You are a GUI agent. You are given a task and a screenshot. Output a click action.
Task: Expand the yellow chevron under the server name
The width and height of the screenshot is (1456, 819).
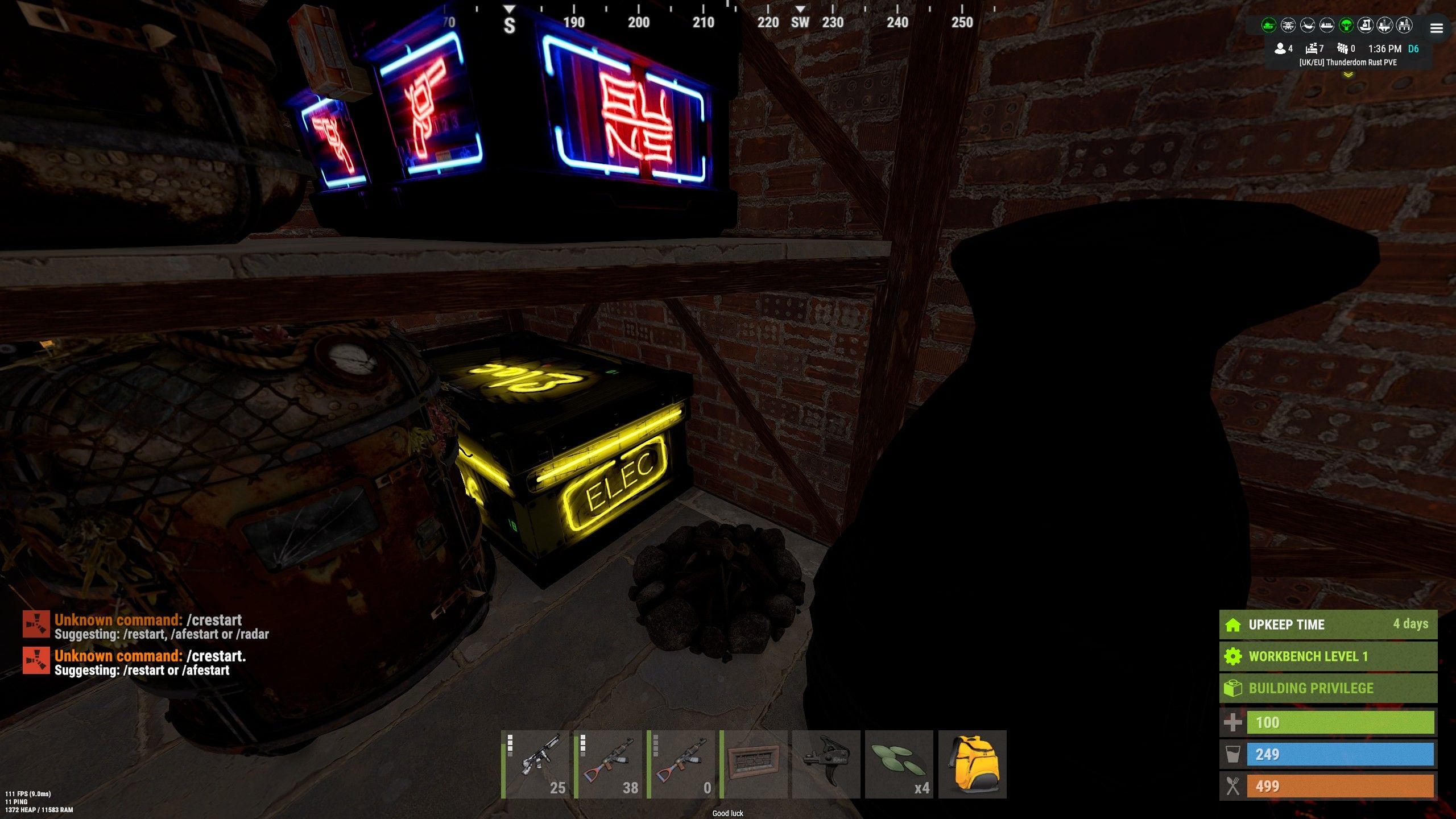pos(1347,75)
